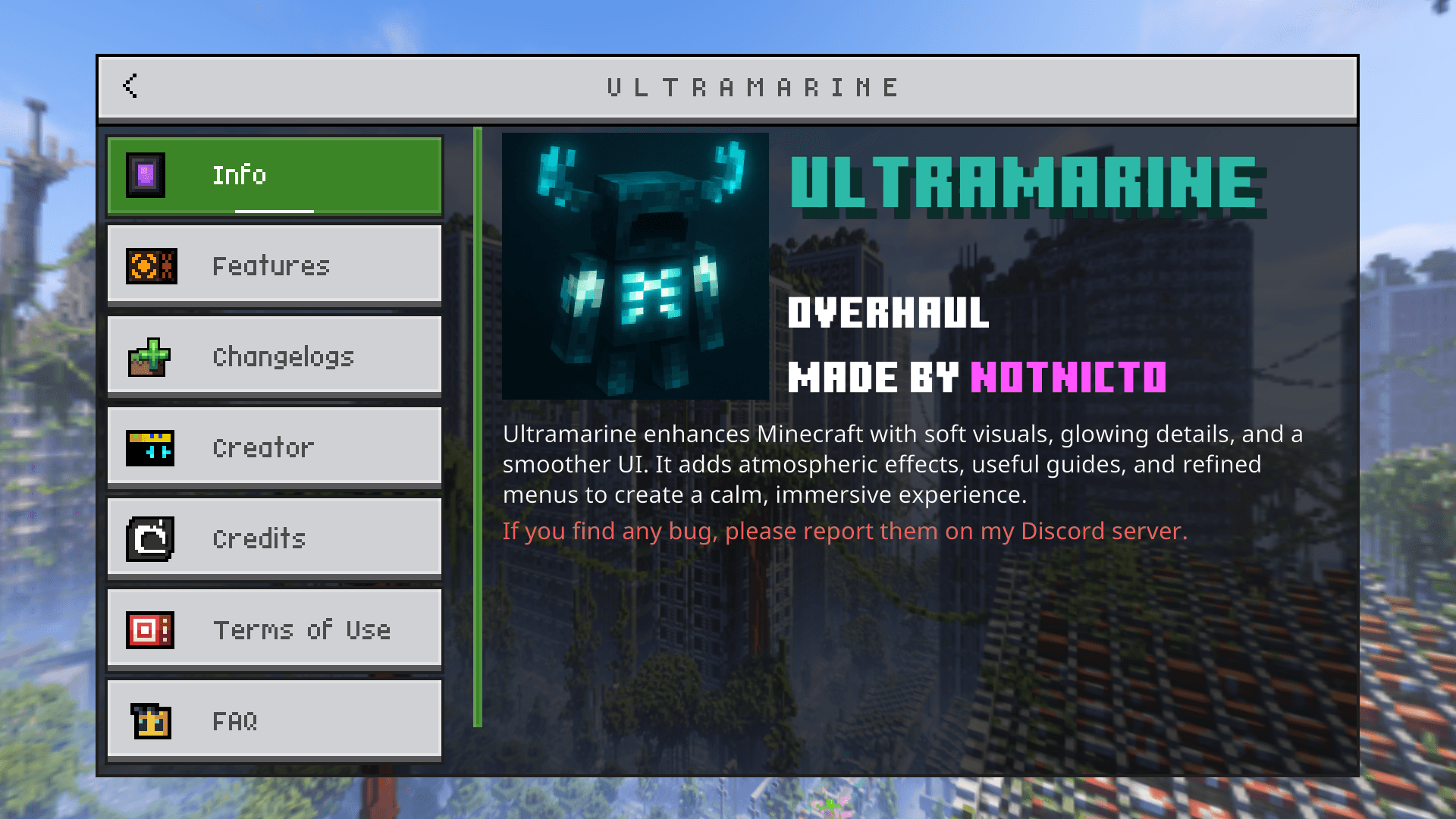
Task: Click the warden artwork thumbnail
Action: click(x=635, y=267)
